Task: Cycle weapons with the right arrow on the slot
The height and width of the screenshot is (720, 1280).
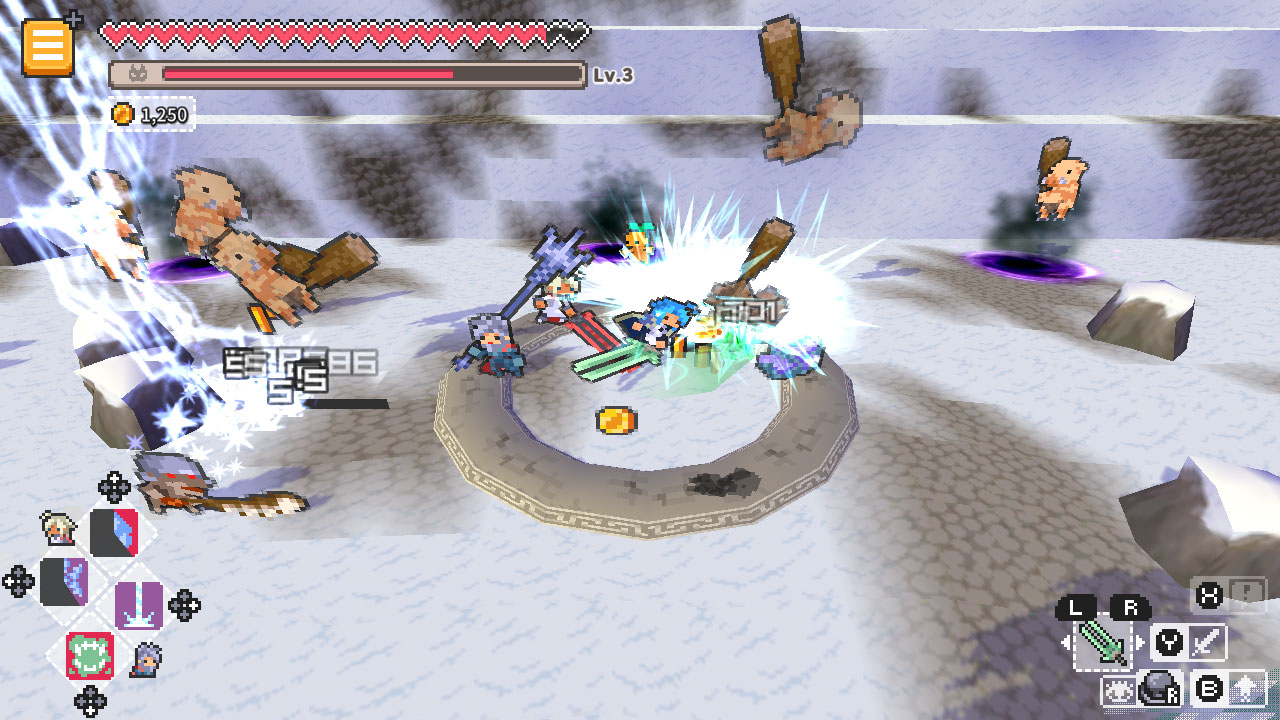Action: point(1140,642)
